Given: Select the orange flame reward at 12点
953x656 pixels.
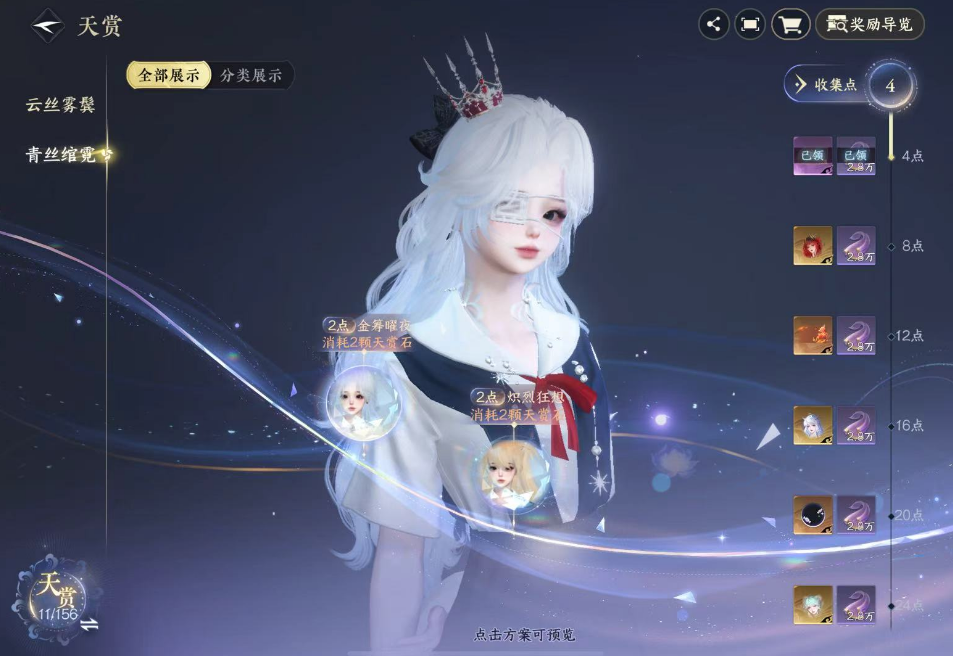Looking at the screenshot, I should pyautogui.click(x=812, y=336).
